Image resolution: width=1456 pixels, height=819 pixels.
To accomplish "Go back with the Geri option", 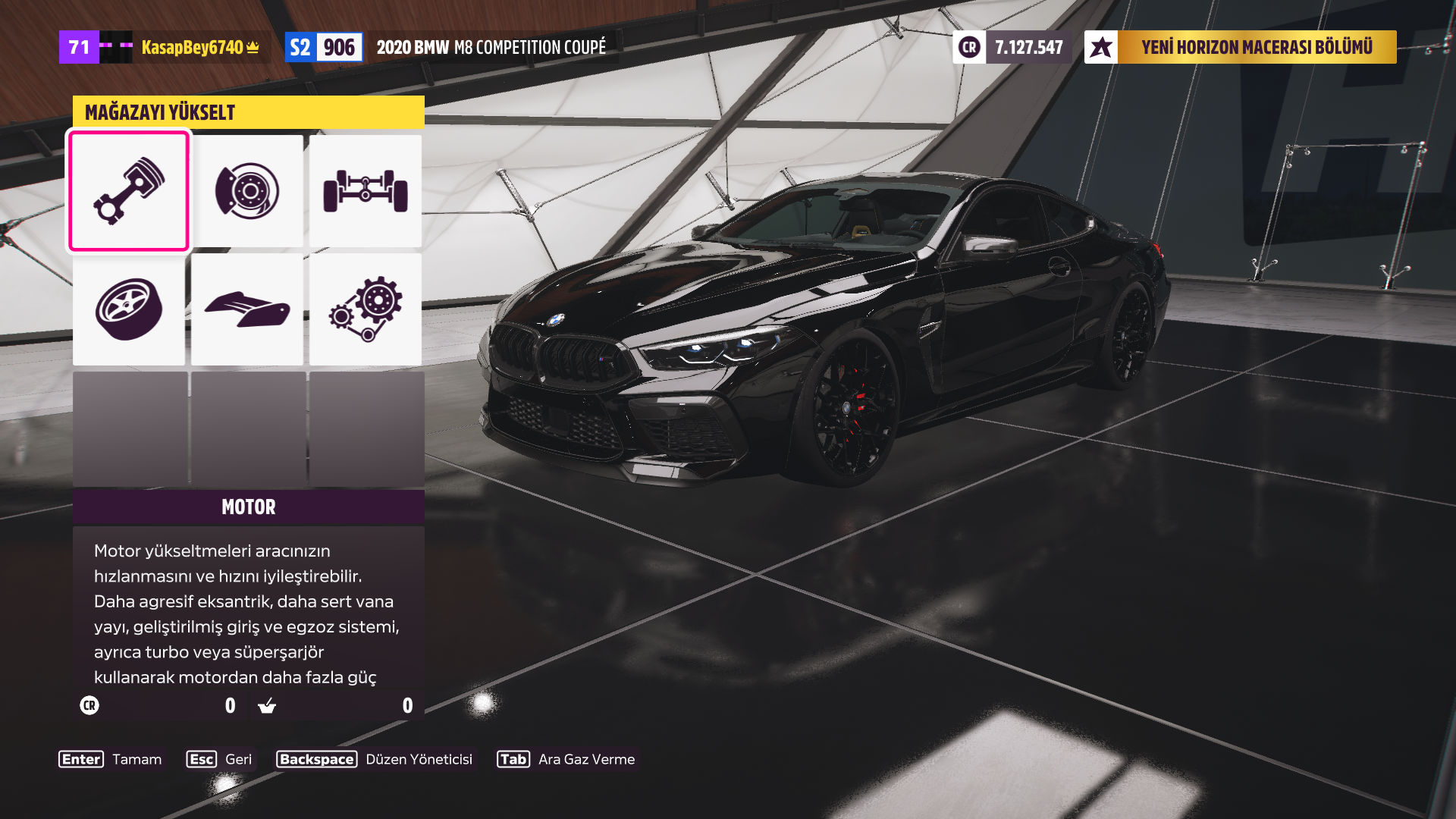I will [x=220, y=759].
